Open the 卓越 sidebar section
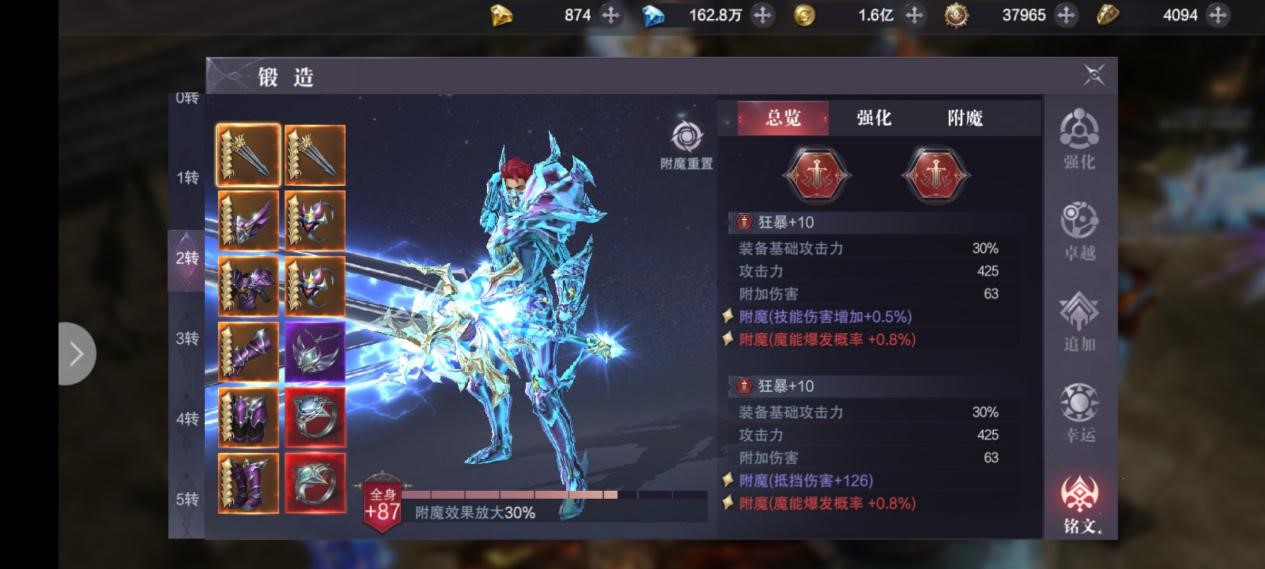 (x=1079, y=231)
